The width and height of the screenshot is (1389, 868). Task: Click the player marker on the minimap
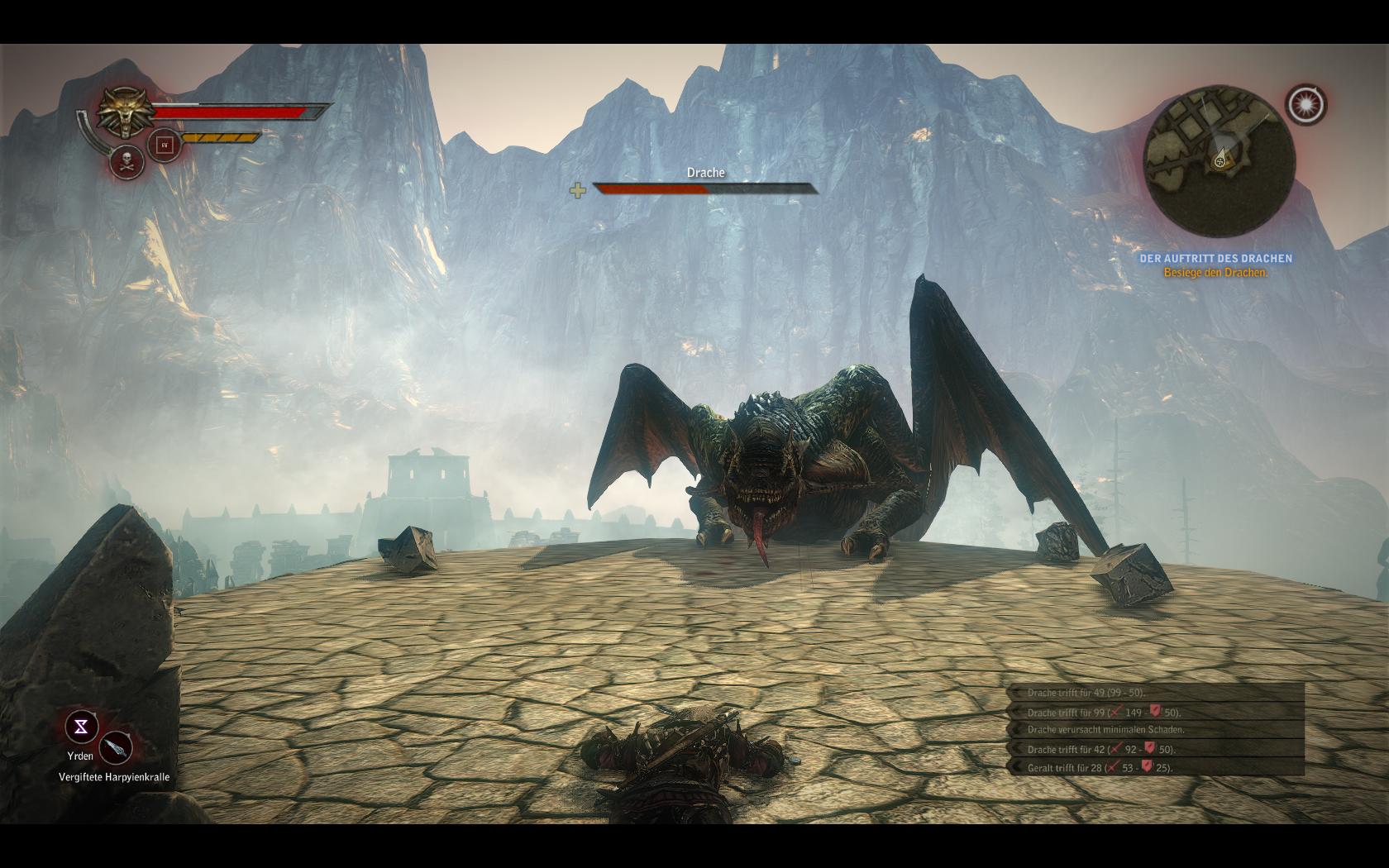point(1220,161)
